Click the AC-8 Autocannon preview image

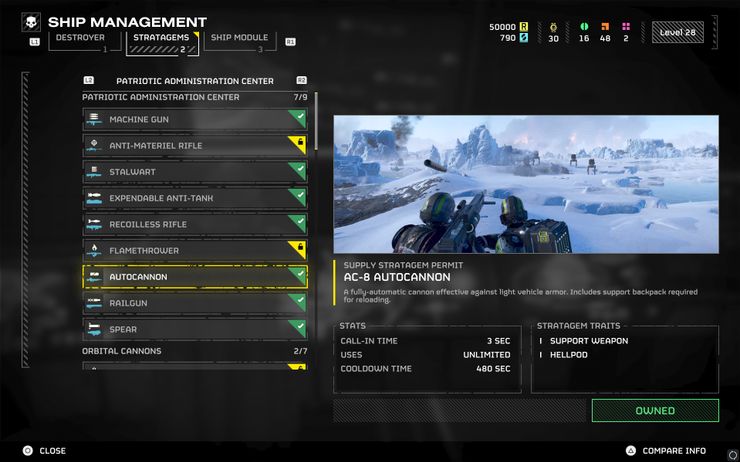point(525,184)
